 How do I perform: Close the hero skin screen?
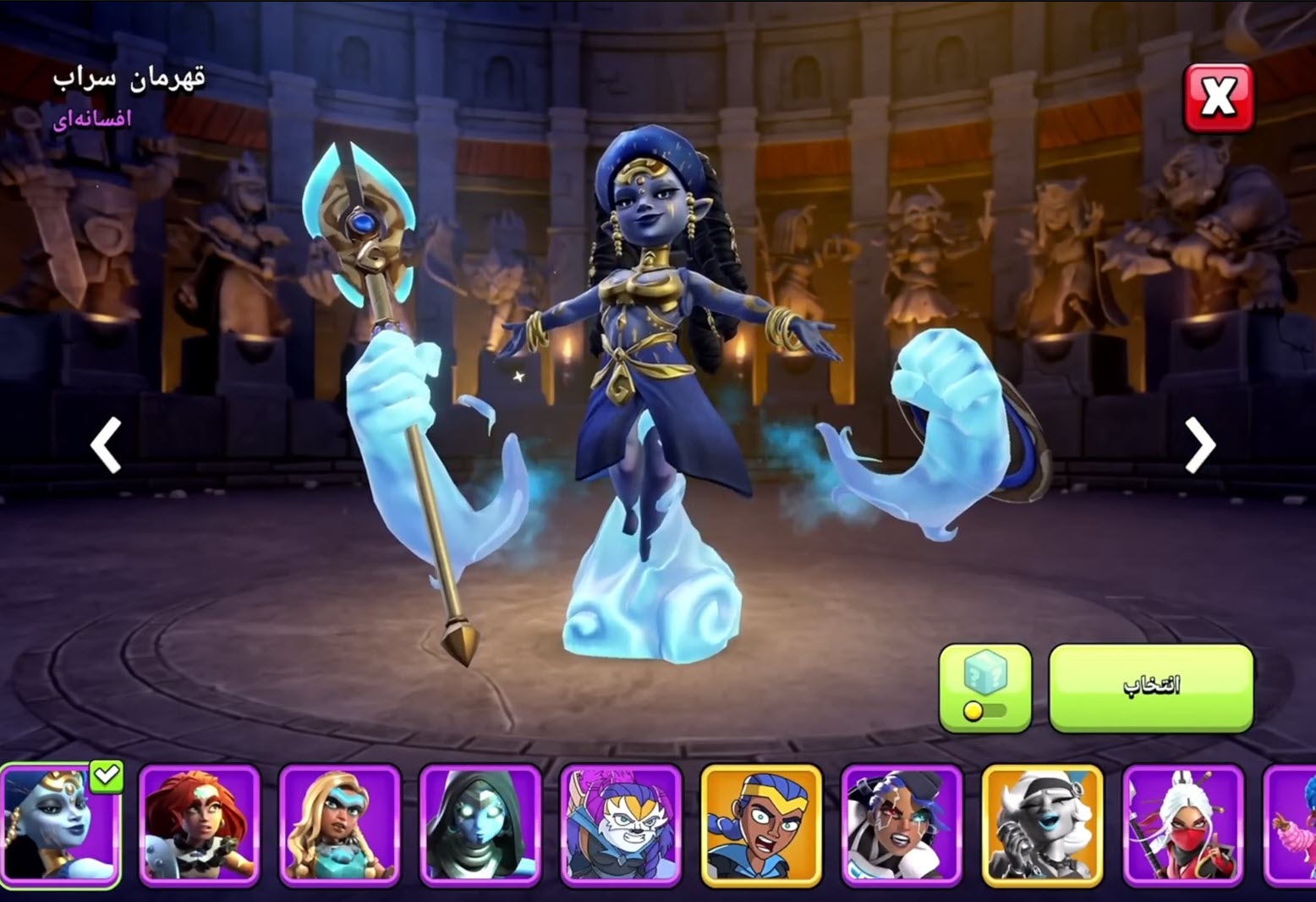tap(1218, 97)
